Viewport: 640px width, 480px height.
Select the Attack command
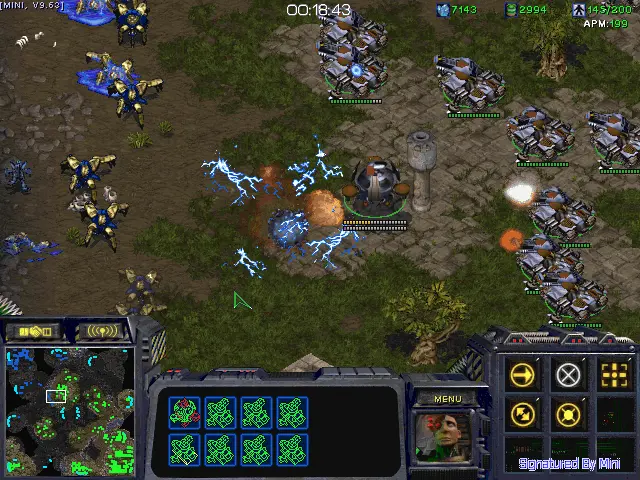click(x=613, y=375)
